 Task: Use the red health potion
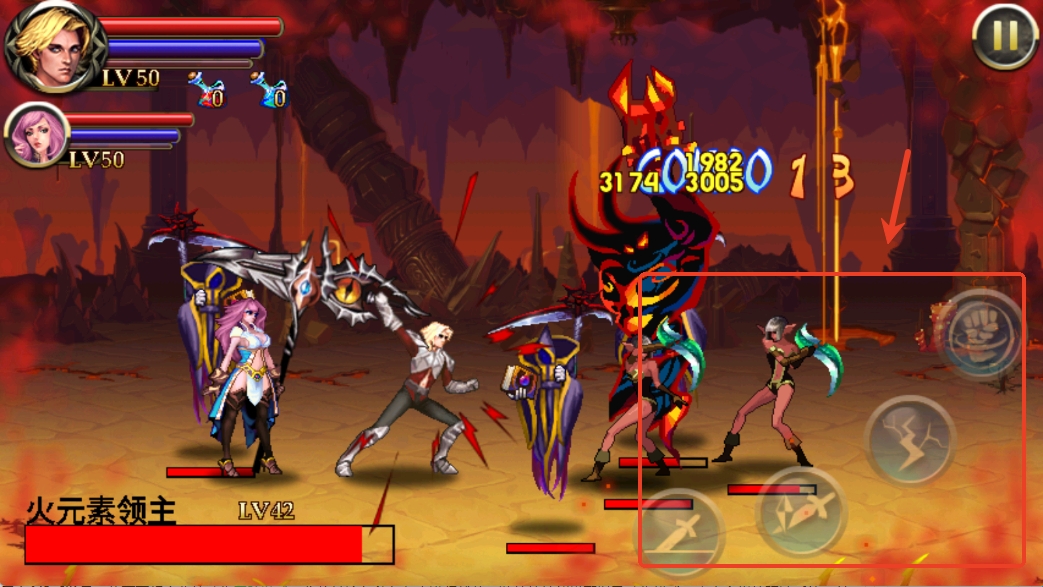[x=207, y=89]
